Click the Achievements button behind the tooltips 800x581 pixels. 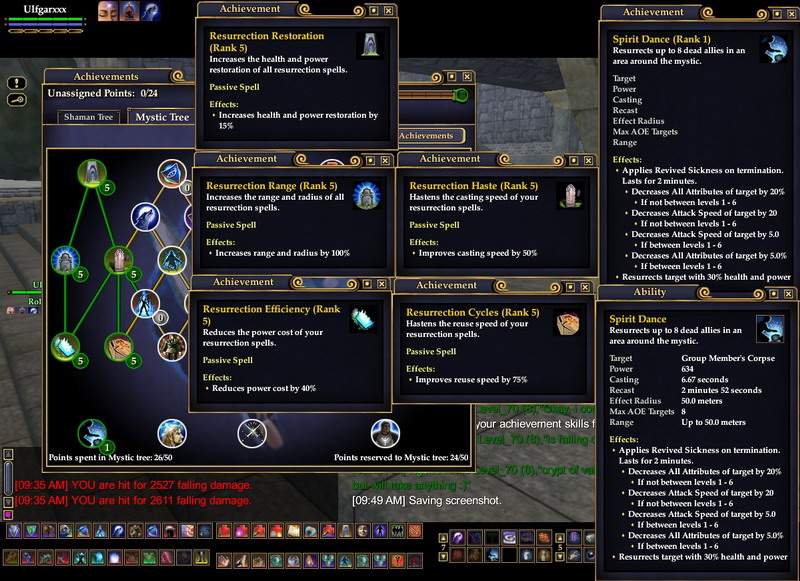click(x=427, y=135)
